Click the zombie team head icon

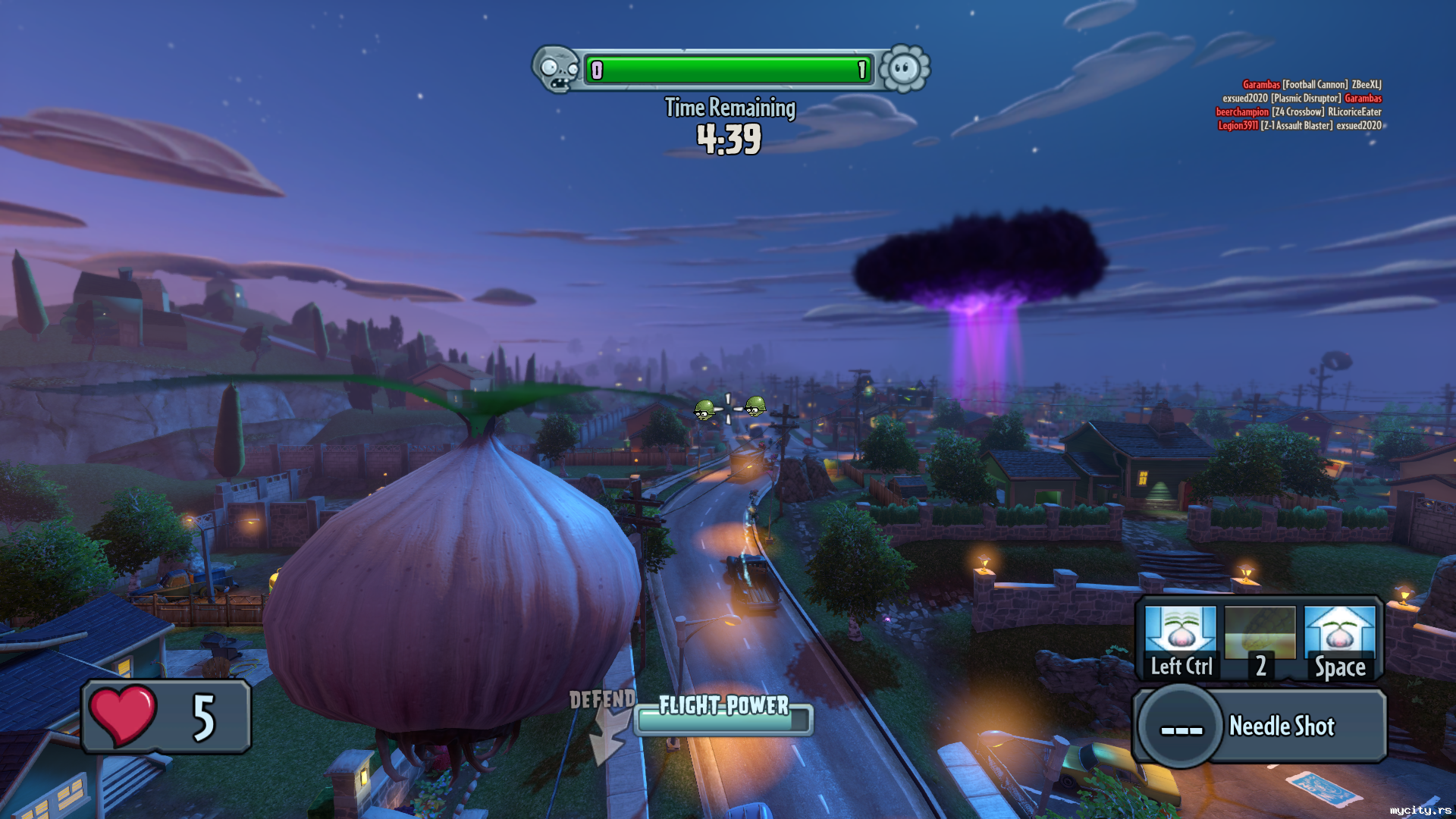click(x=557, y=69)
